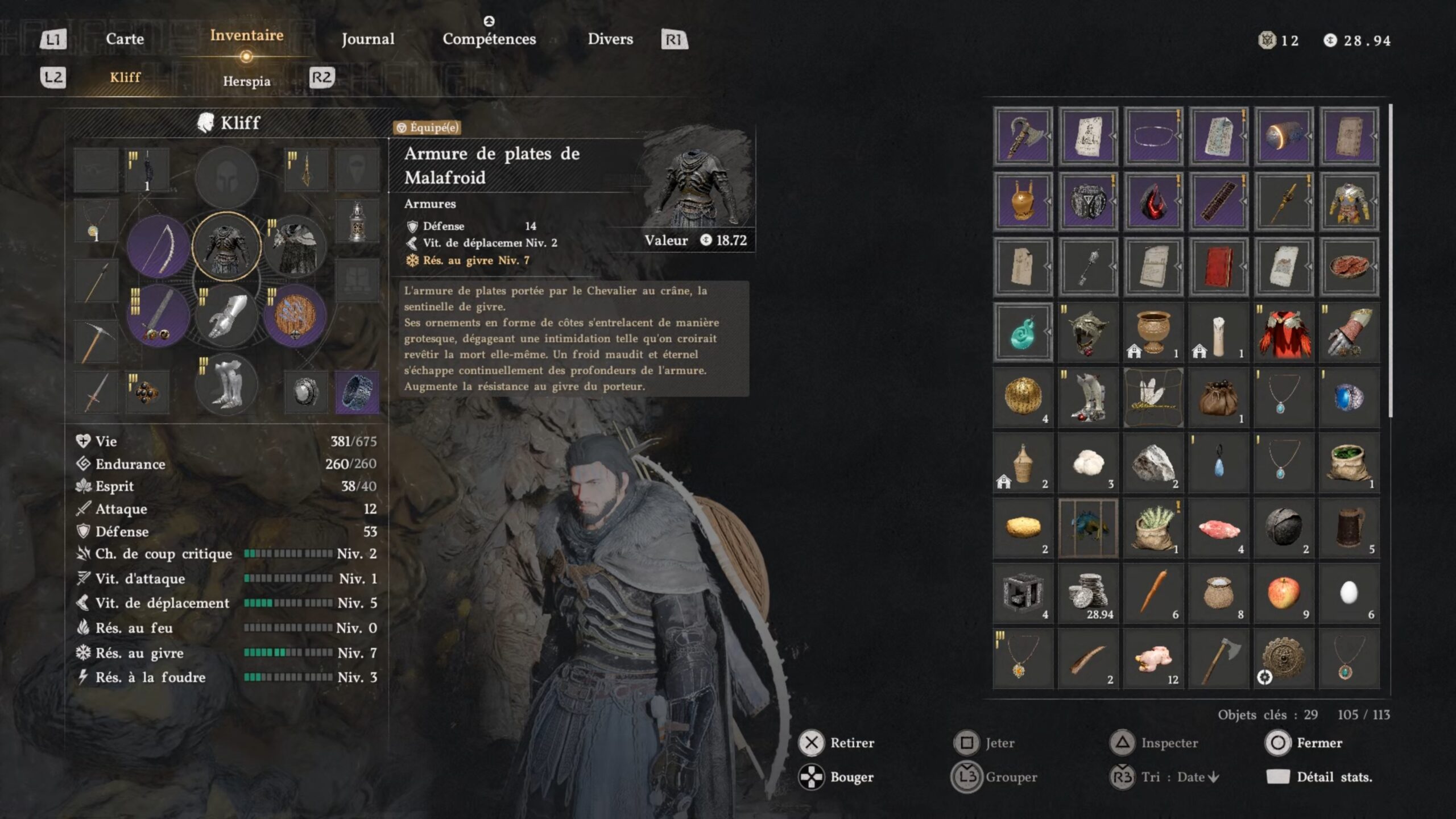Select the red book inventory item

tap(1218, 267)
